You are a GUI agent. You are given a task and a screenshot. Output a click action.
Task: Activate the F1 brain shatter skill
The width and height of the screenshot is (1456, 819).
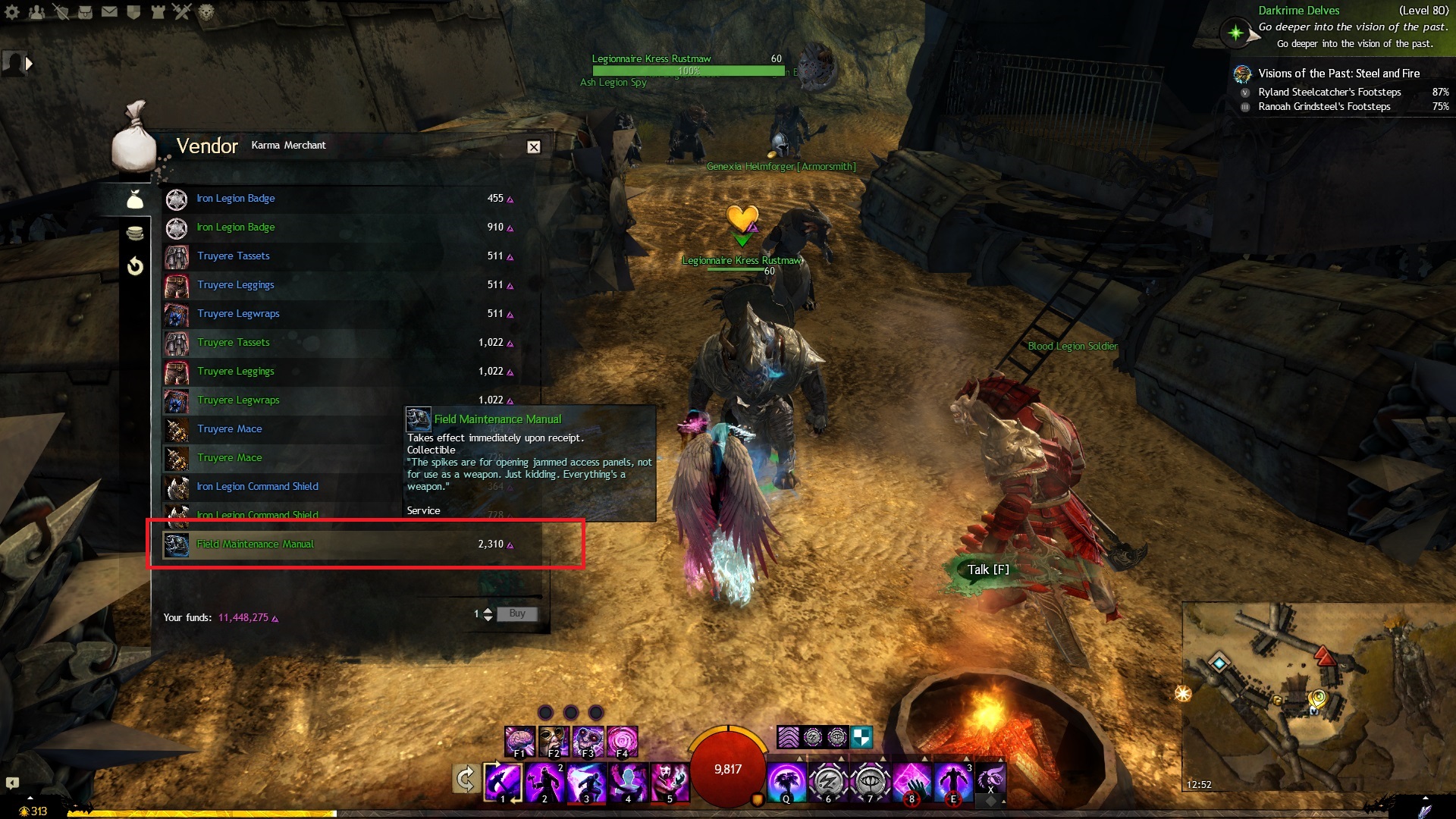click(x=519, y=741)
